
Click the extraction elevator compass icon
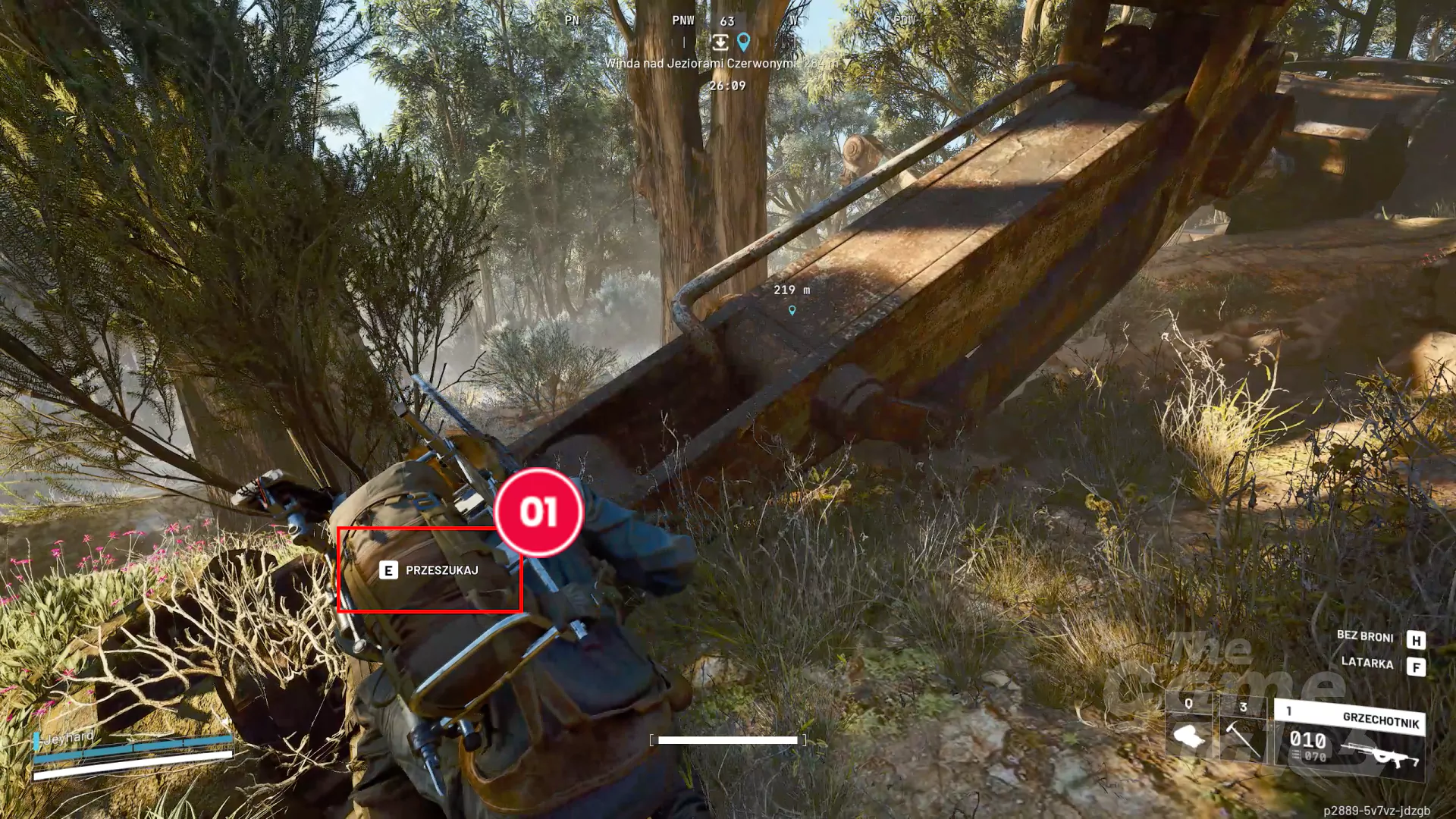(x=720, y=42)
